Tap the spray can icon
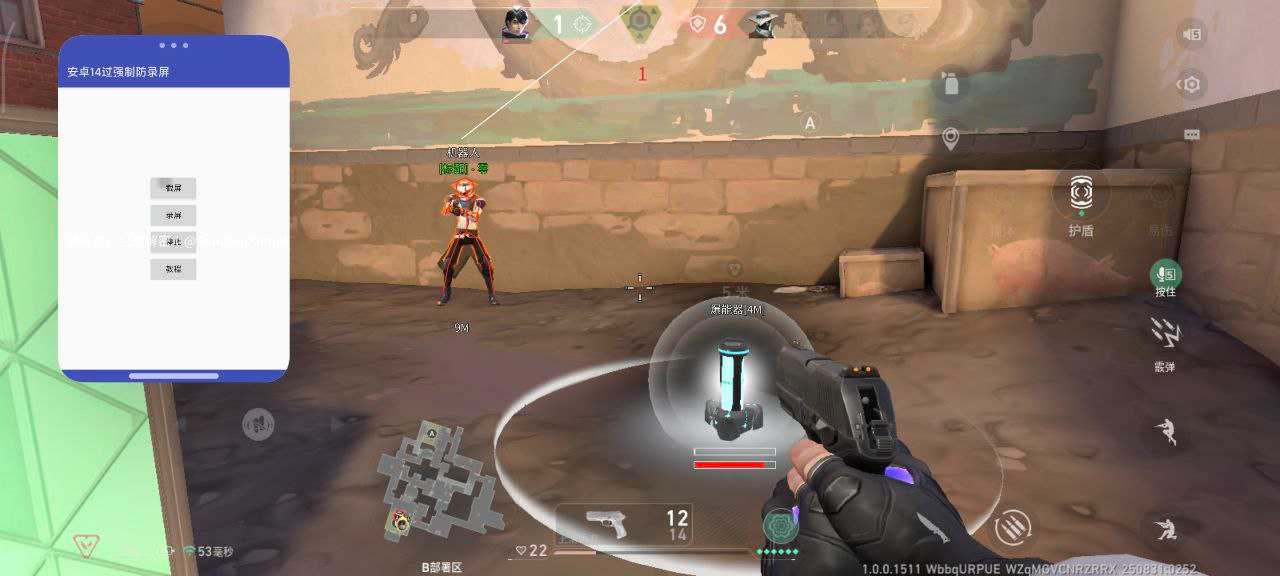Screen dimensions: 1280x576 pos(951,84)
